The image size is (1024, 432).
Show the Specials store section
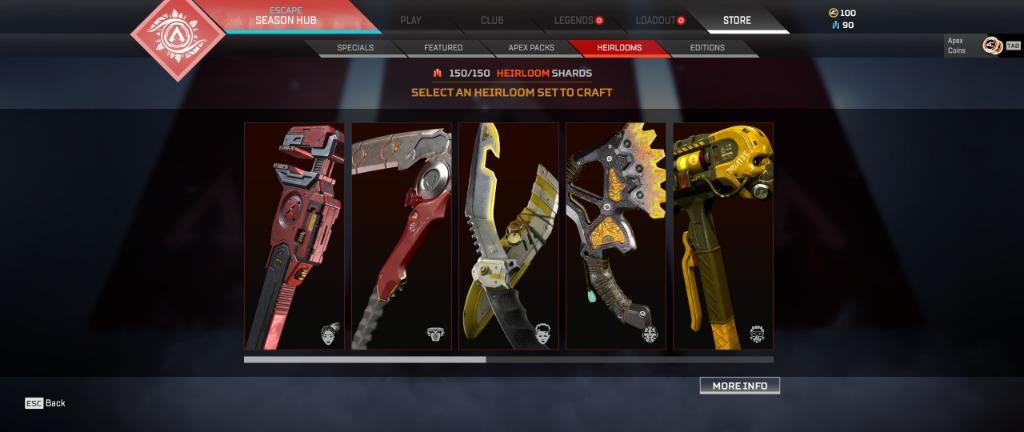click(x=355, y=47)
